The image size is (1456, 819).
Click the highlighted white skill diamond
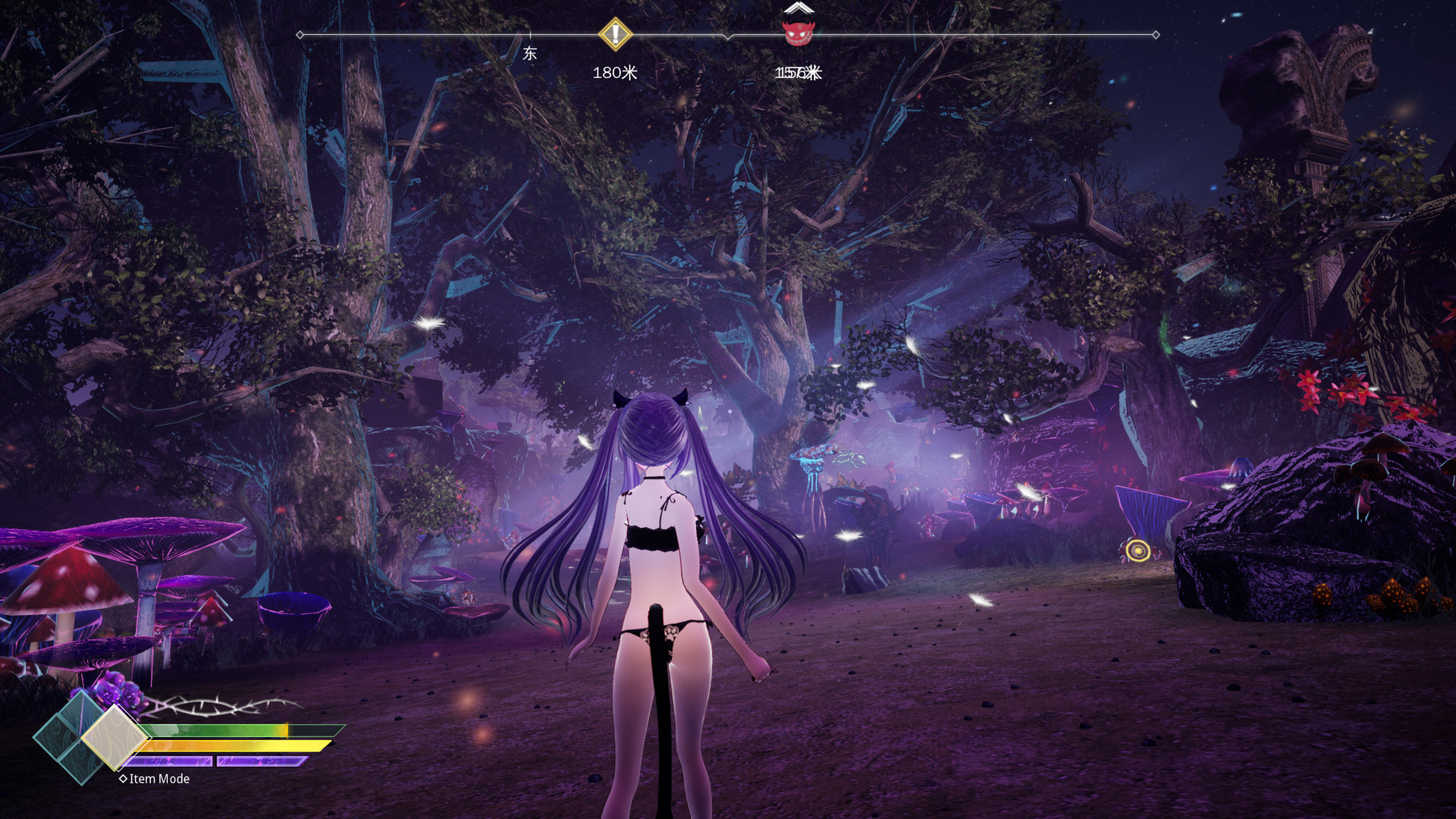(115, 738)
